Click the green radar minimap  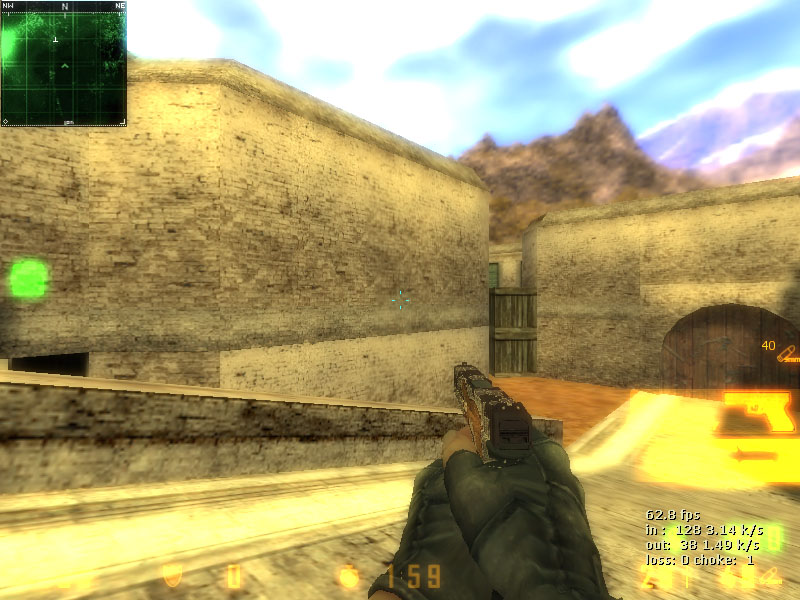pos(64,64)
